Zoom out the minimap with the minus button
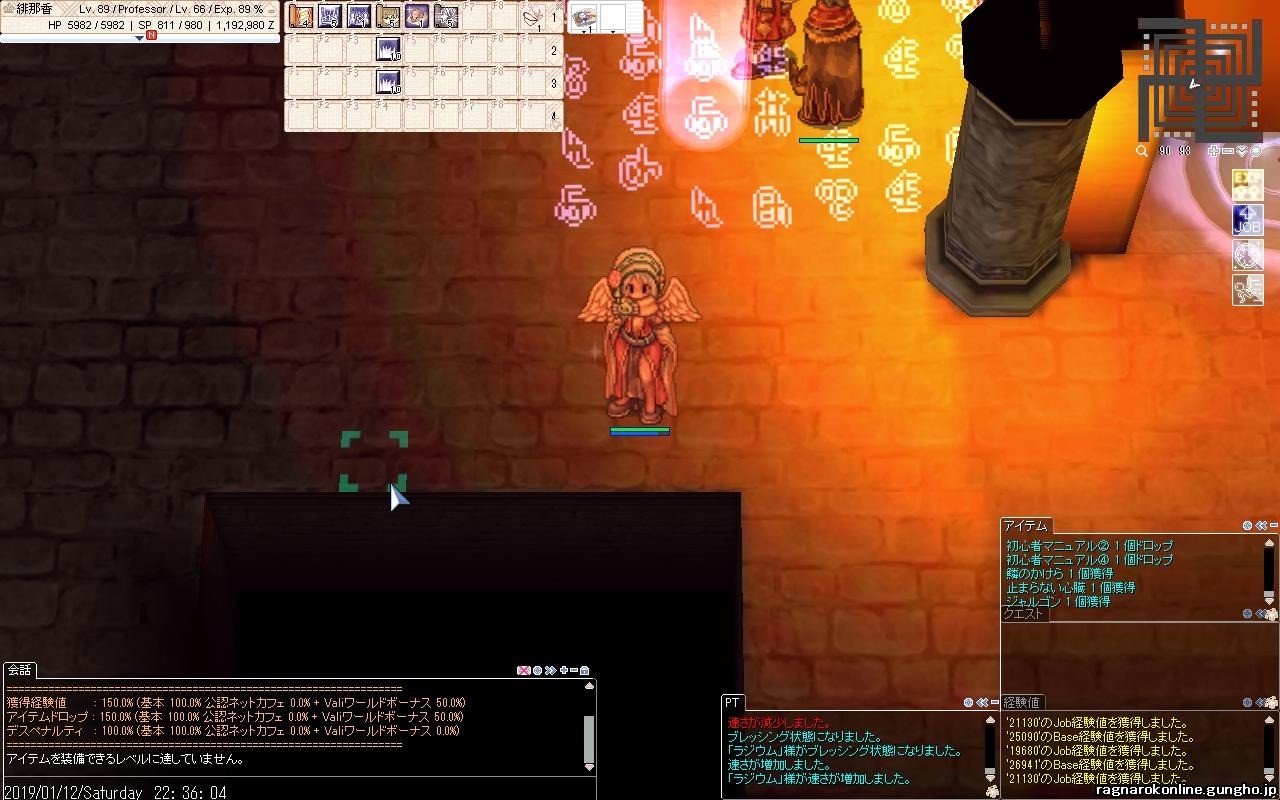 pos(1228,151)
